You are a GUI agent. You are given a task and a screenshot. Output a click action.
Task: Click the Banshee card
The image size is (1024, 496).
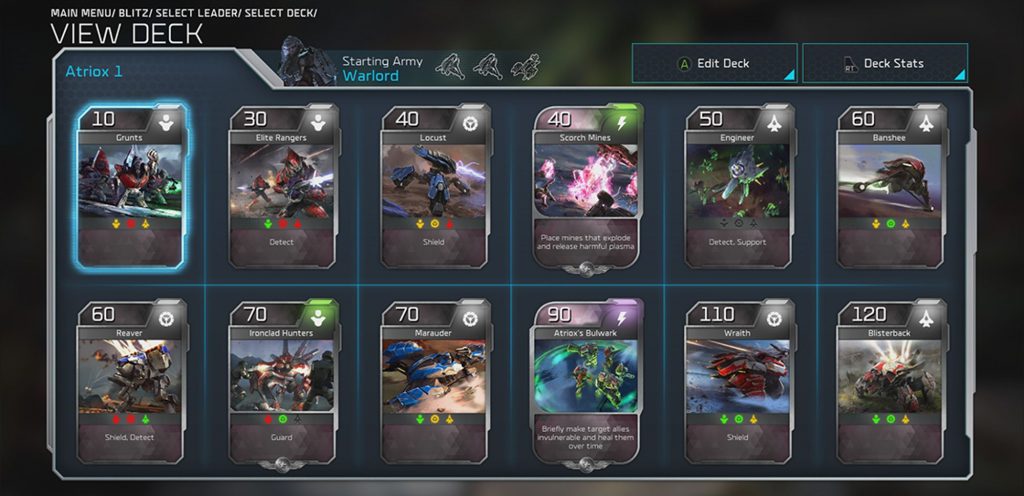pos(891,185)
